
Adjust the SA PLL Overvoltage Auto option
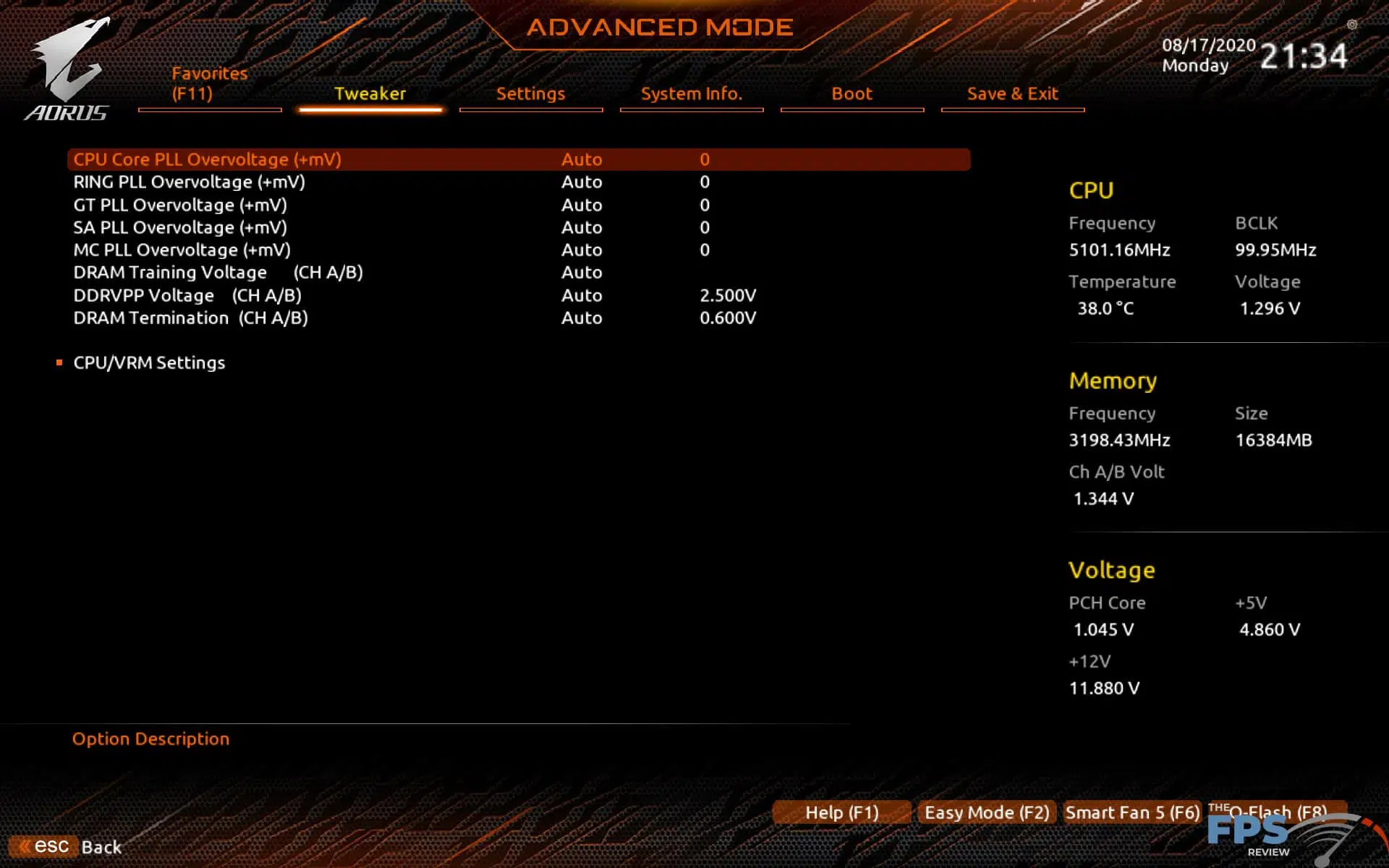582,227
